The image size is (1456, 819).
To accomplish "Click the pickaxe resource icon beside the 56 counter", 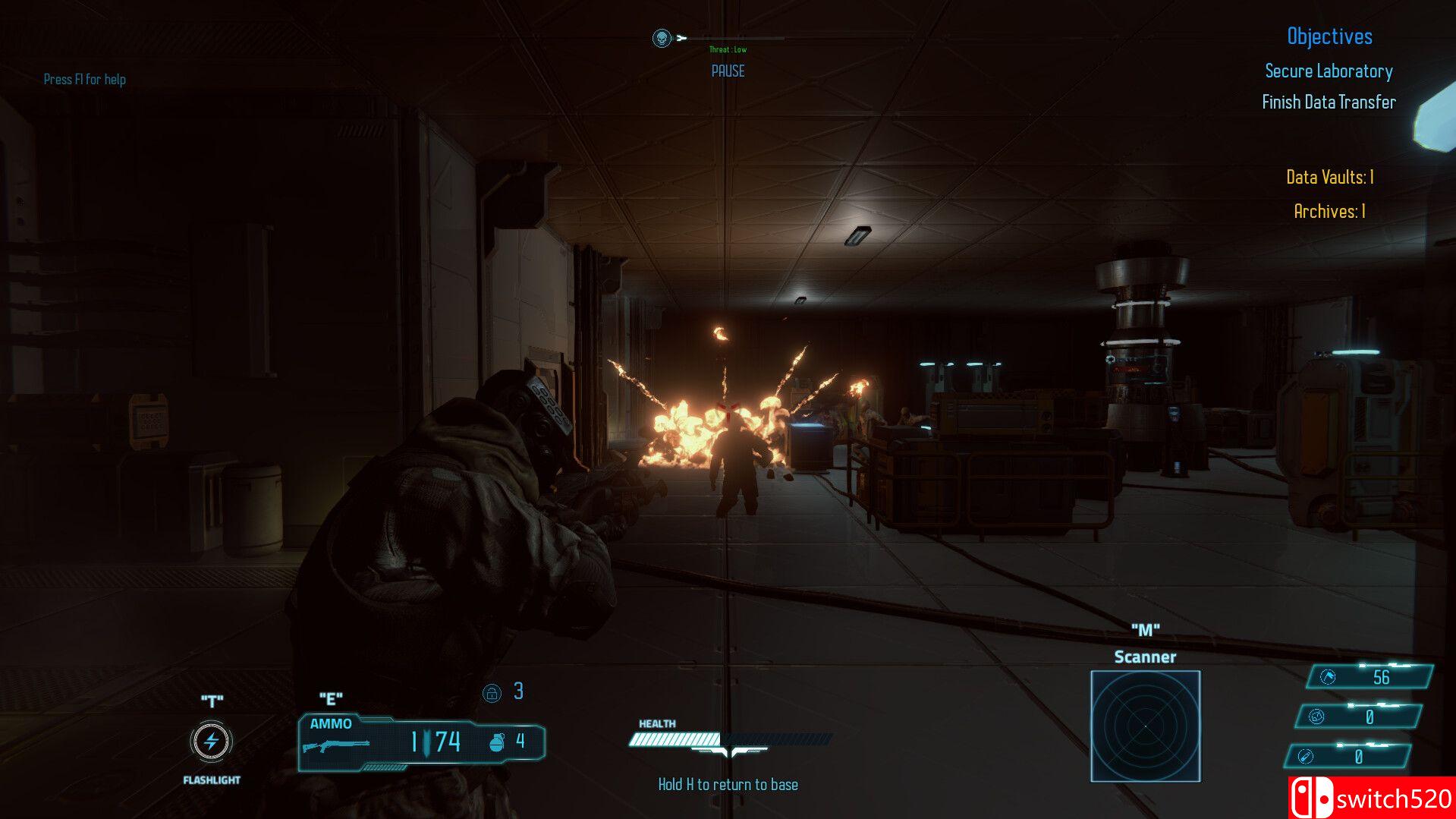I will coord(1325,677).
